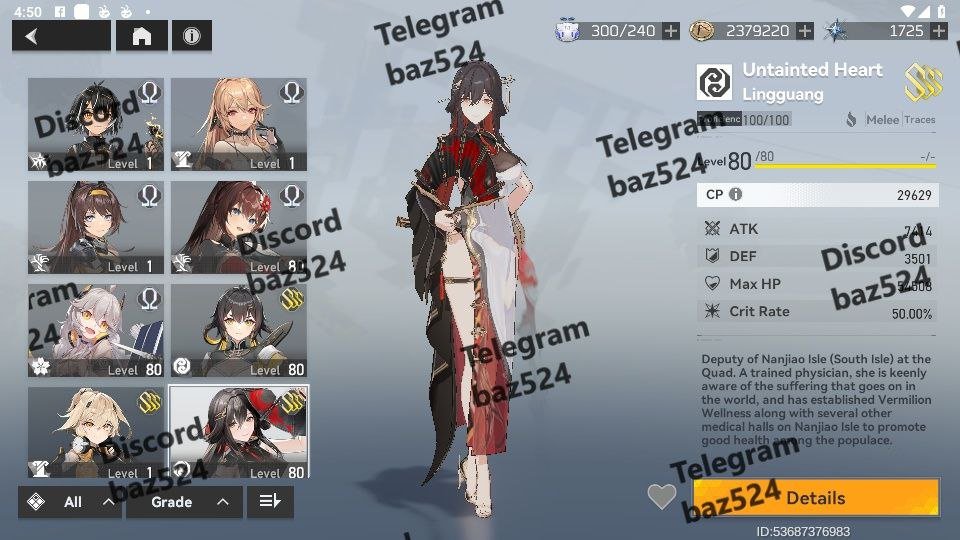
Task: Open the Grade sort dropdown
Action: coord(183,502)
